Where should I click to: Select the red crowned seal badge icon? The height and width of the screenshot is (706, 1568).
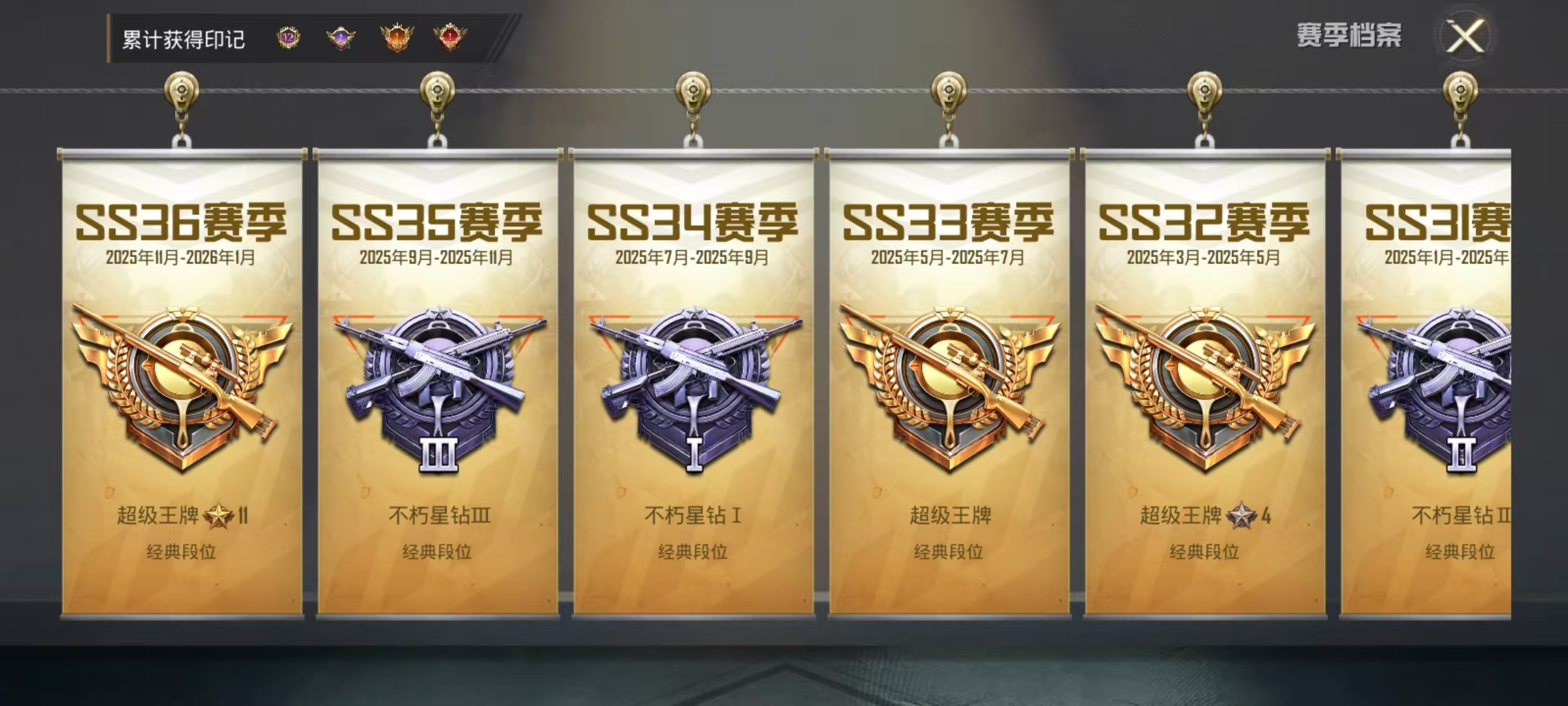click(450, 38)
